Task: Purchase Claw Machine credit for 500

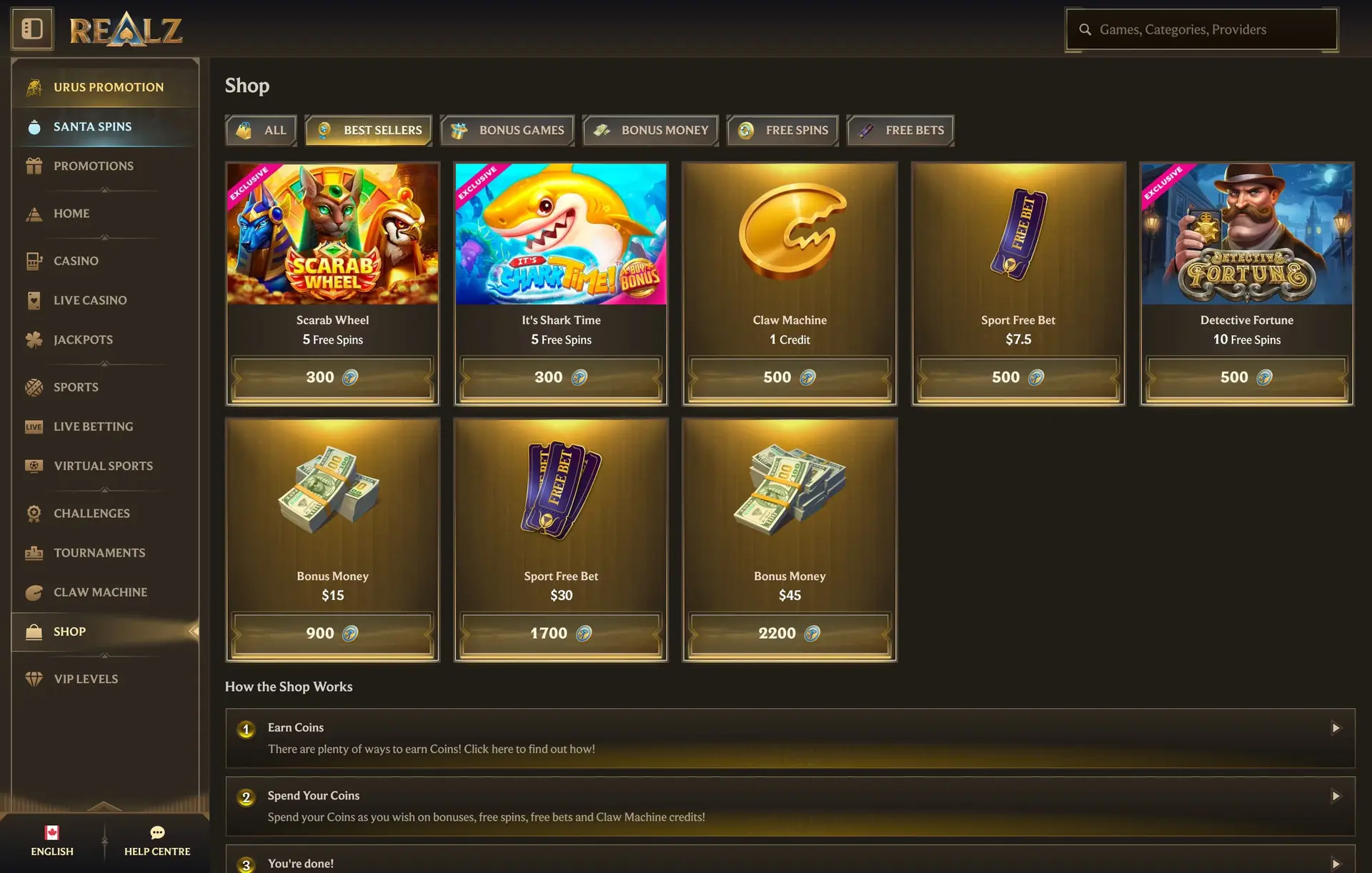Action: click(x=789, y=377)
